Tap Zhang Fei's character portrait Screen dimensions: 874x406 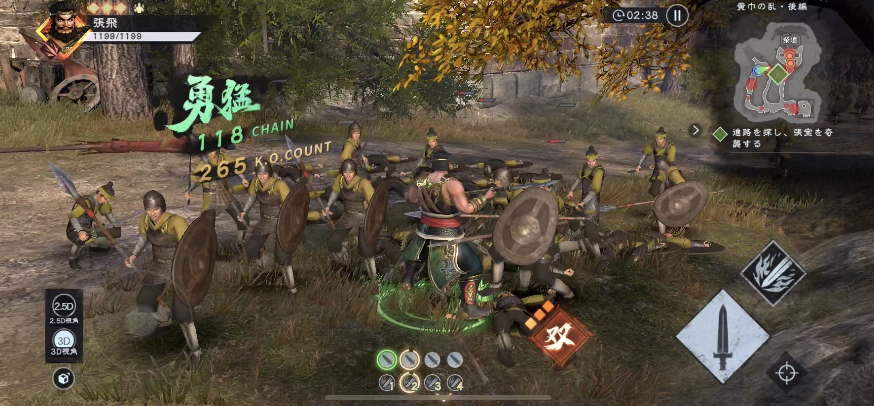(x=59, y=27)
